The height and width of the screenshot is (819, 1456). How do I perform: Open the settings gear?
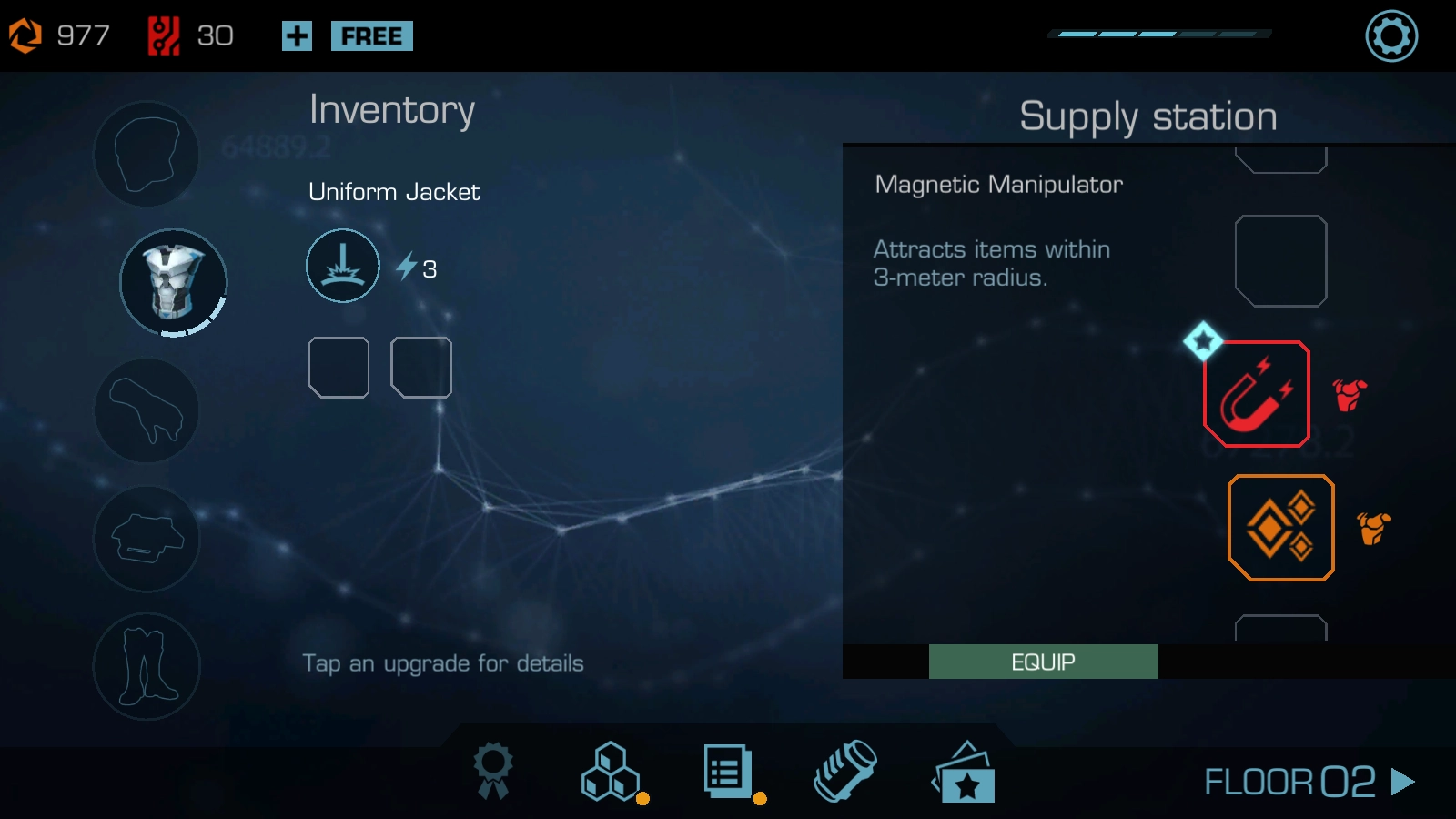[1391, 36]
